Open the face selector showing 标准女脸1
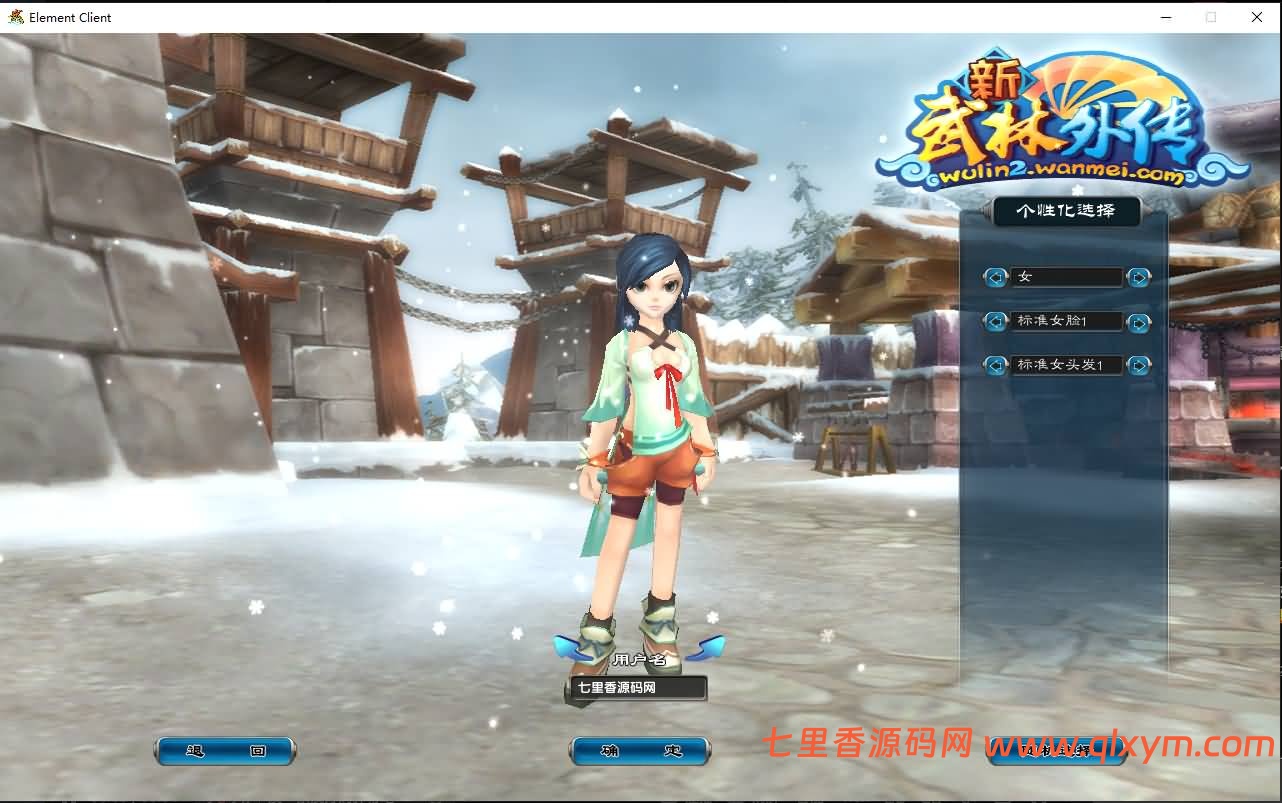This screenshot has width=1282, height=803. [x=1066, y=321]
